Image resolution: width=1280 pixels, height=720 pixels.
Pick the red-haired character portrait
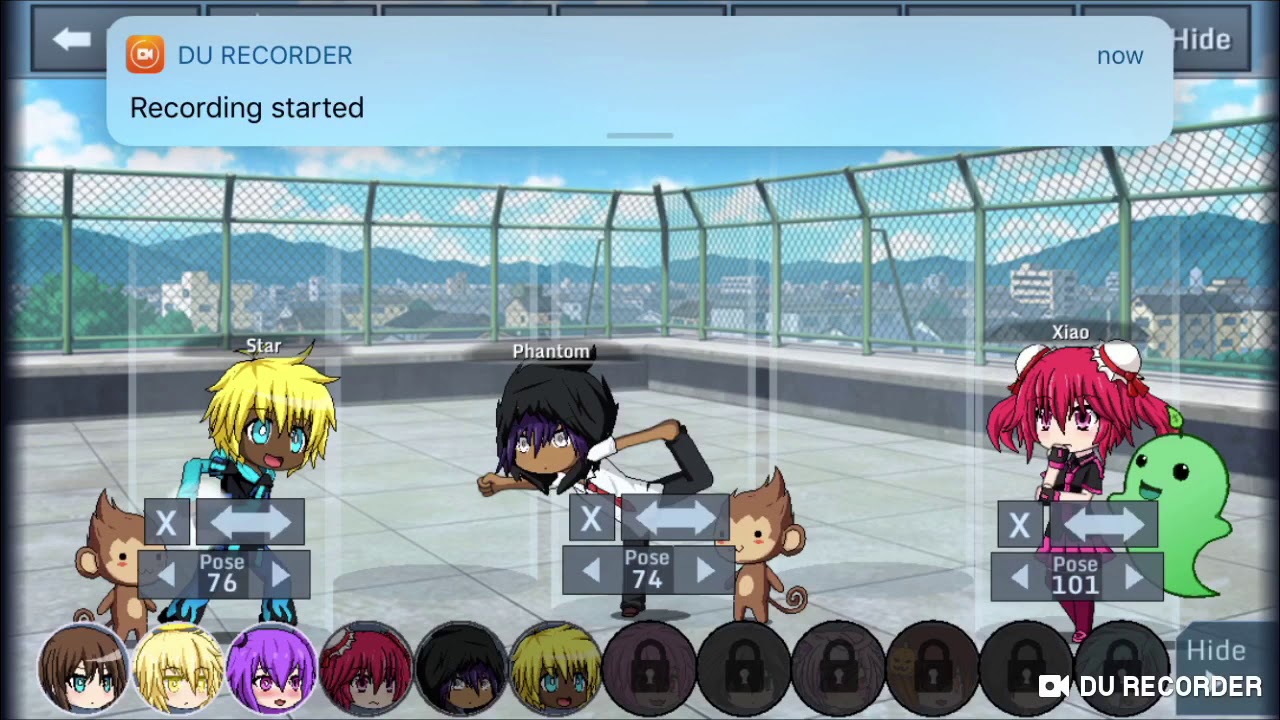(366, 668)
